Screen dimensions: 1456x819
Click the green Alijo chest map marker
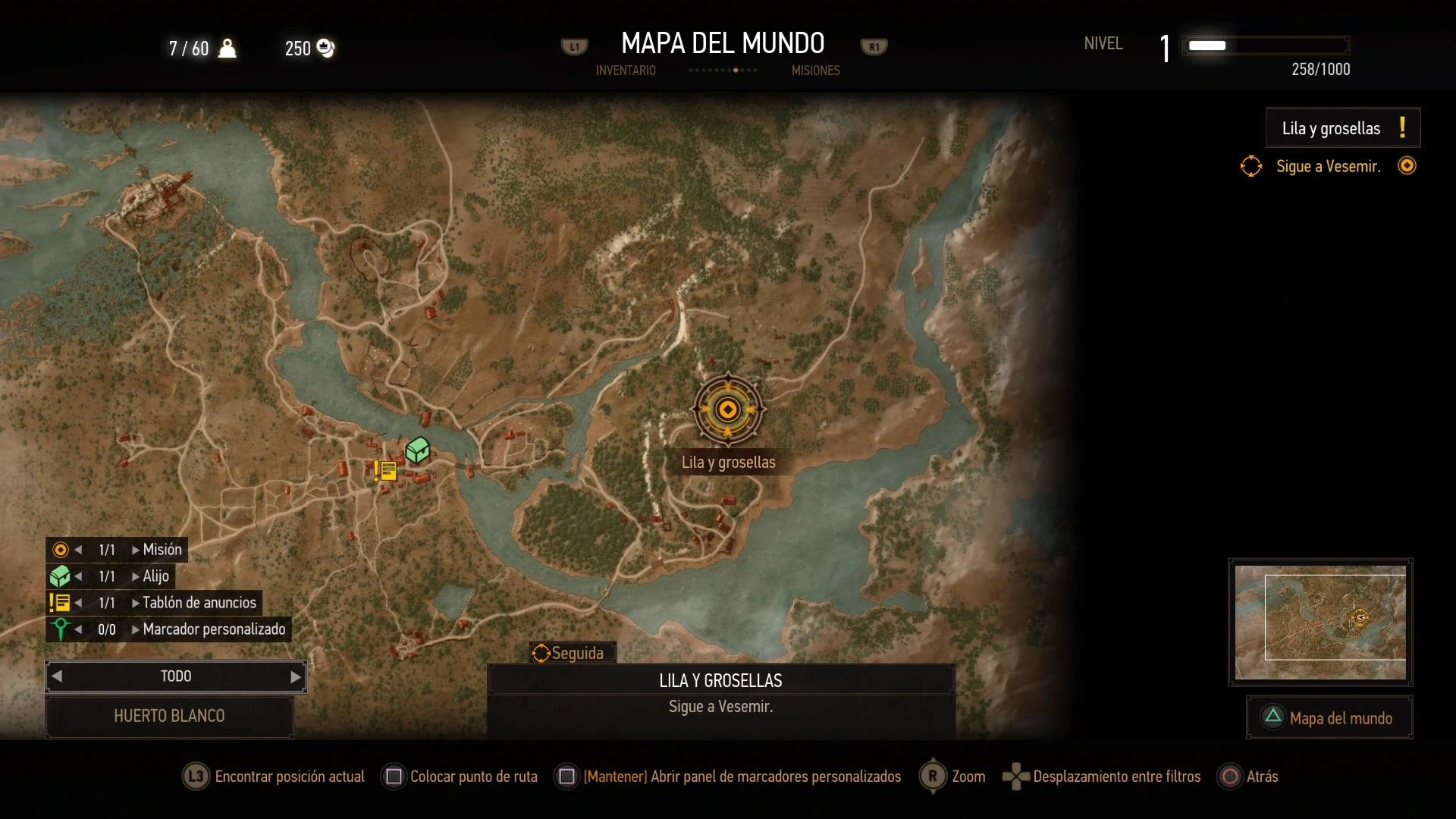(x=417, y=450)
